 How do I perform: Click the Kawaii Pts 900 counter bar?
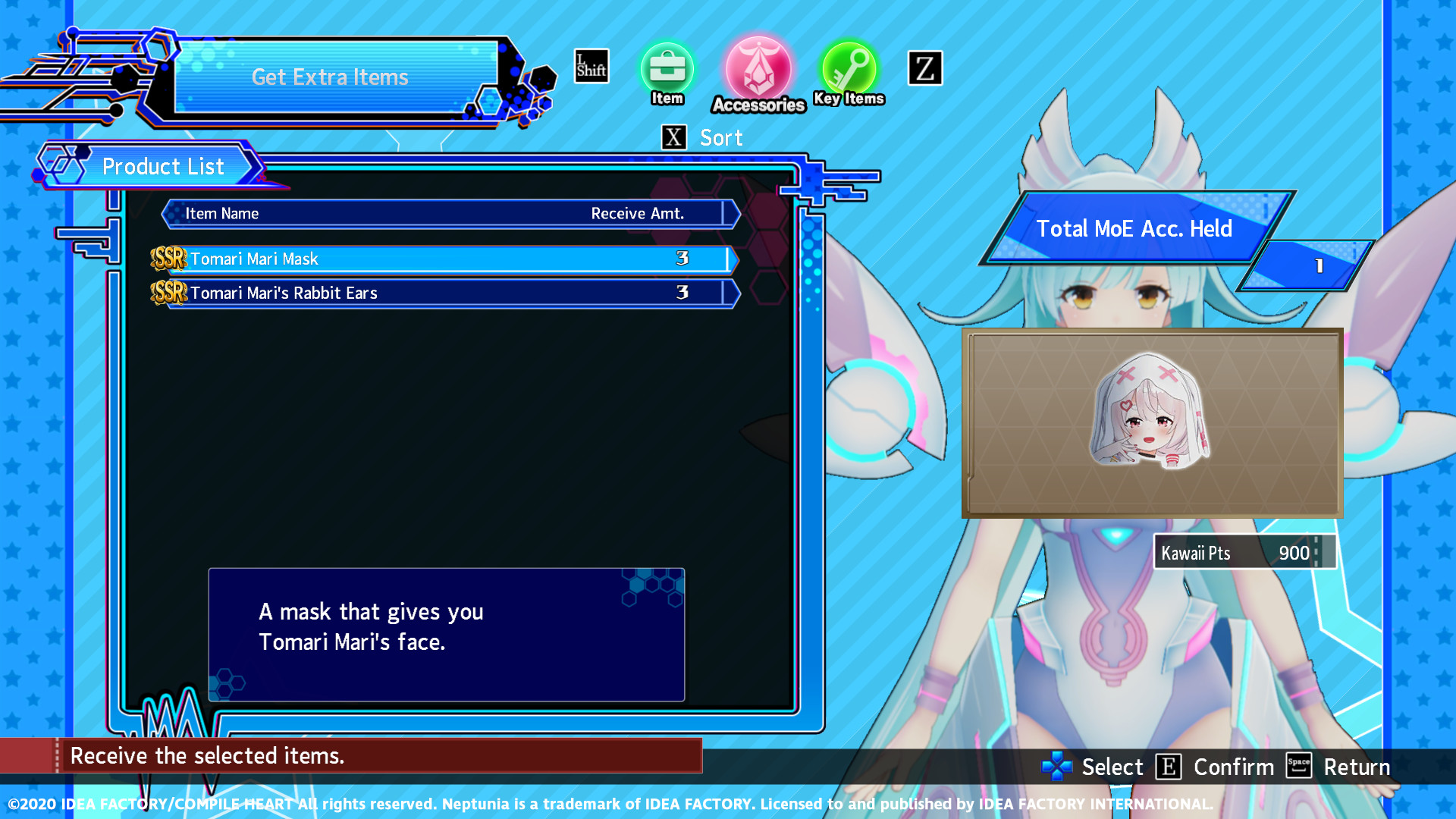[1244, 553]
